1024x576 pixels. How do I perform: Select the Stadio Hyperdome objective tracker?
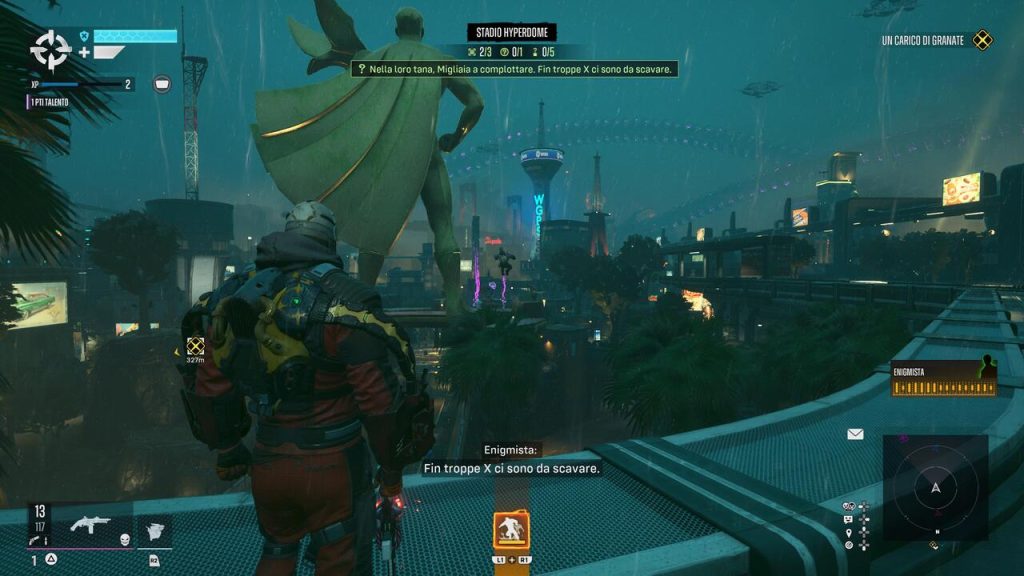[x=512, y=33]
